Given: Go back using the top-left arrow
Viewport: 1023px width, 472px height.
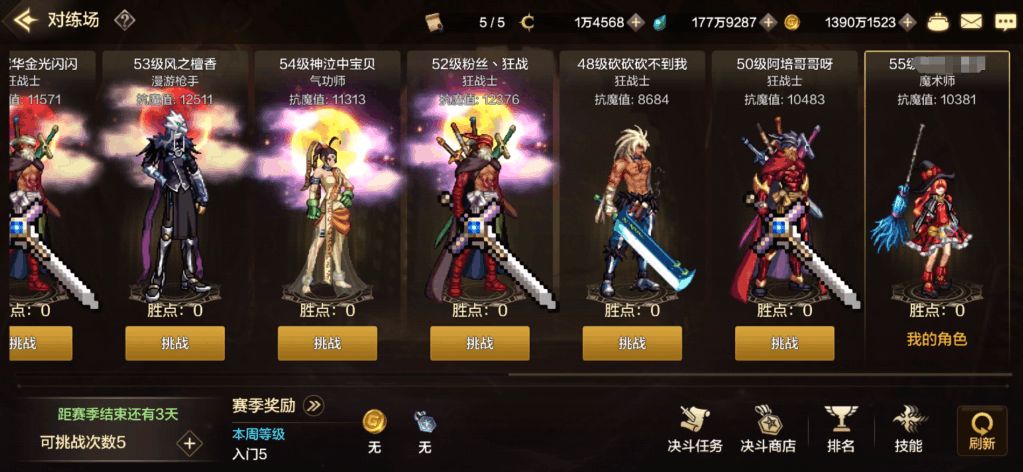Looking at the screenshot, I should (x=24, y=20).
